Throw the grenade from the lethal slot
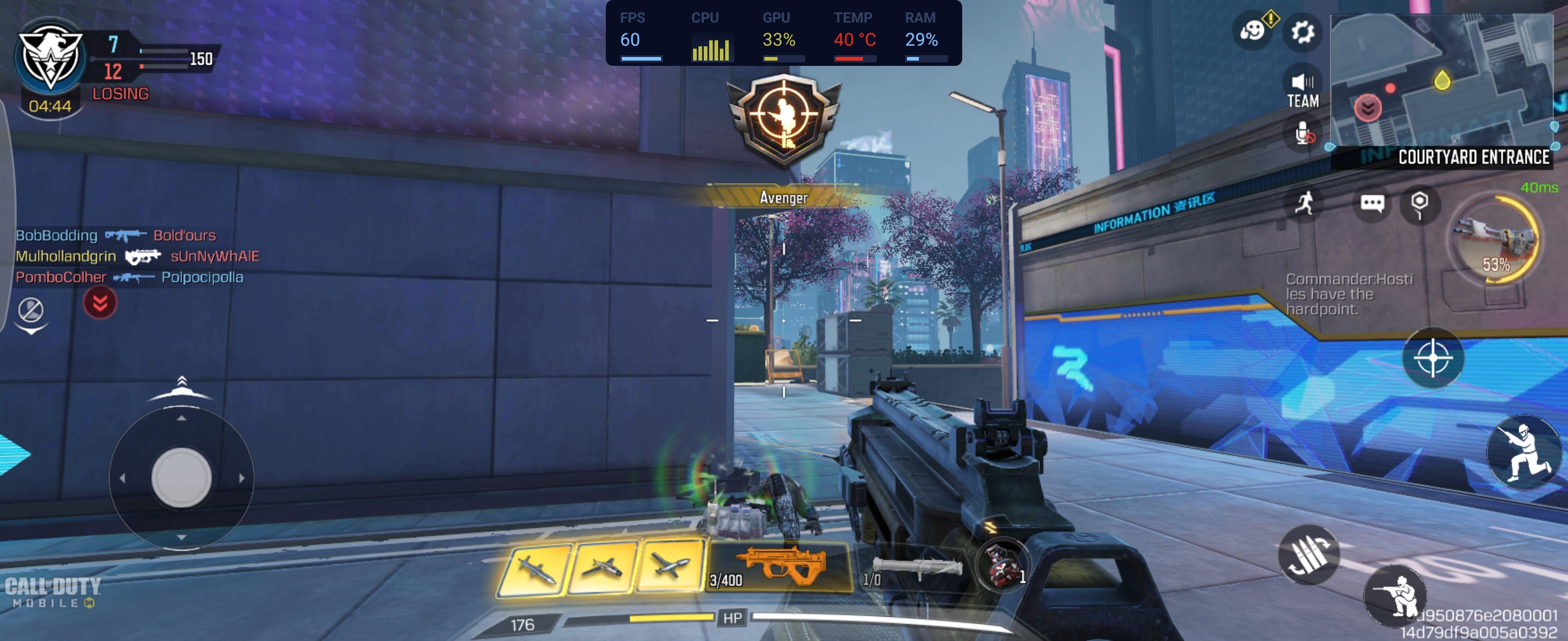 1001,565
